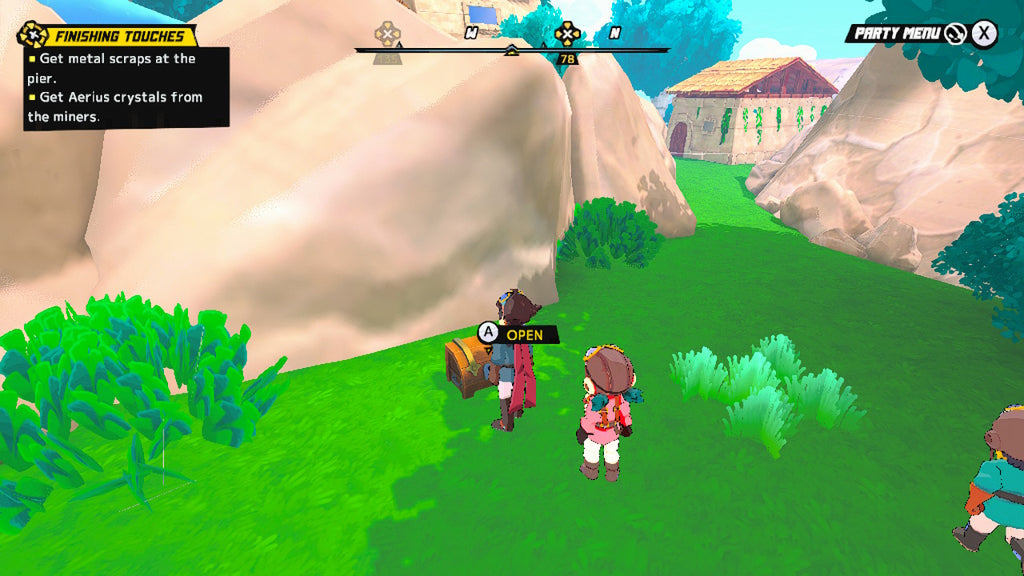Select the quest marker showing 78 distance
The width and height of the screenshot is (1024, 576).
pos(567,35)
